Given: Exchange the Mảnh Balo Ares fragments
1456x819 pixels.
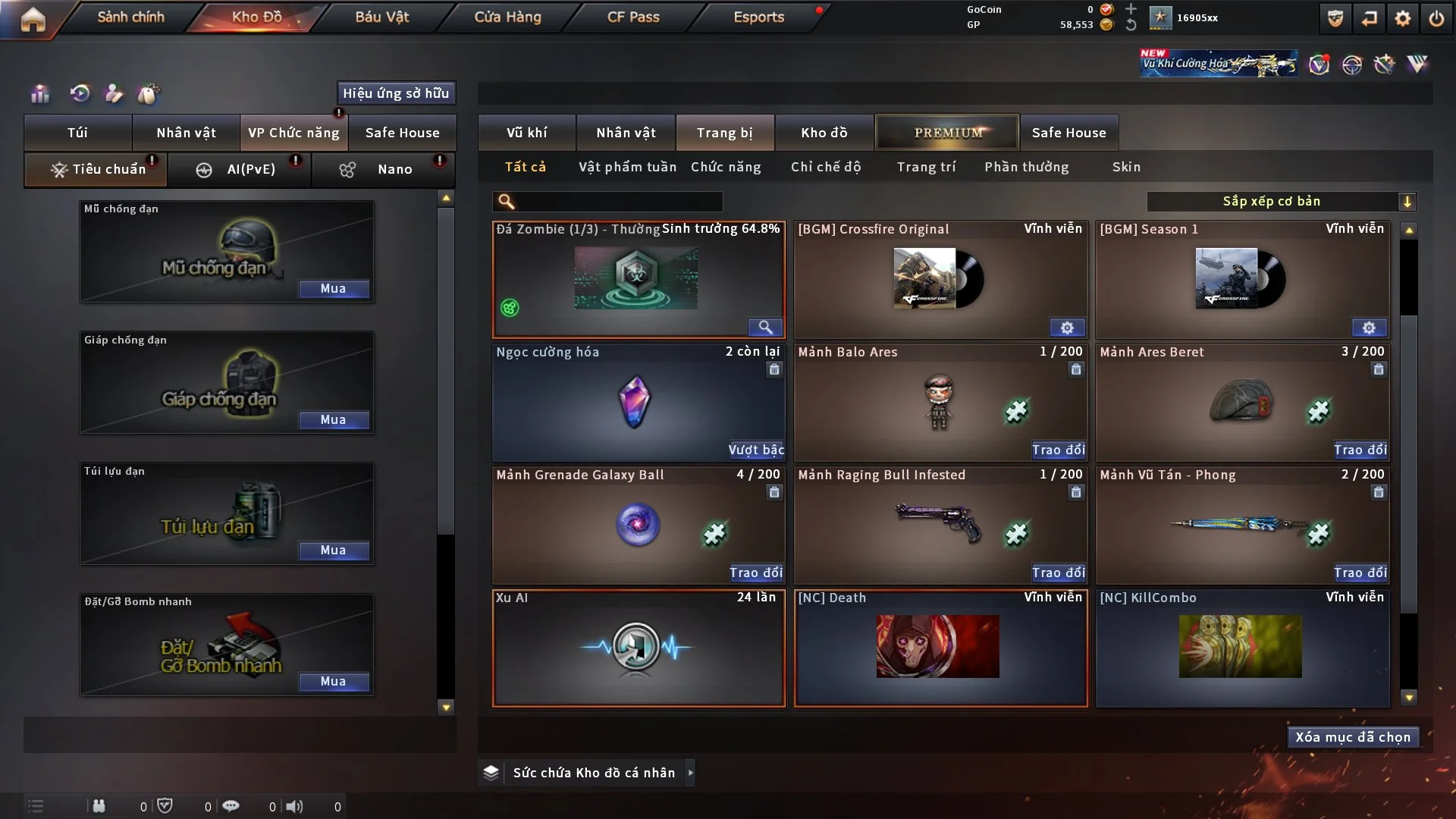Looking at the screenshot, I should (1058, 450).
